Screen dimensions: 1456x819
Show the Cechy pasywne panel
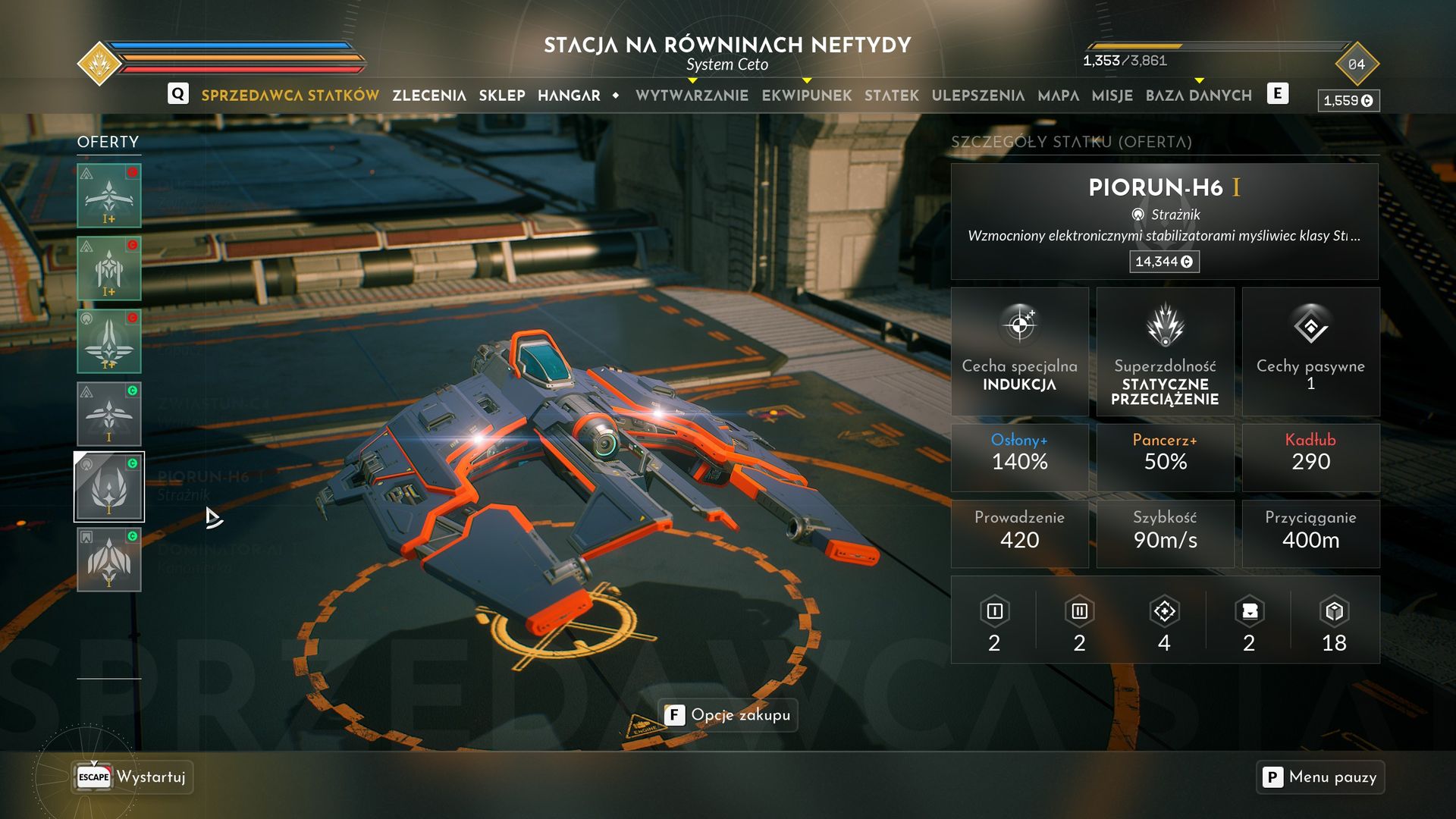point(1310,351)
